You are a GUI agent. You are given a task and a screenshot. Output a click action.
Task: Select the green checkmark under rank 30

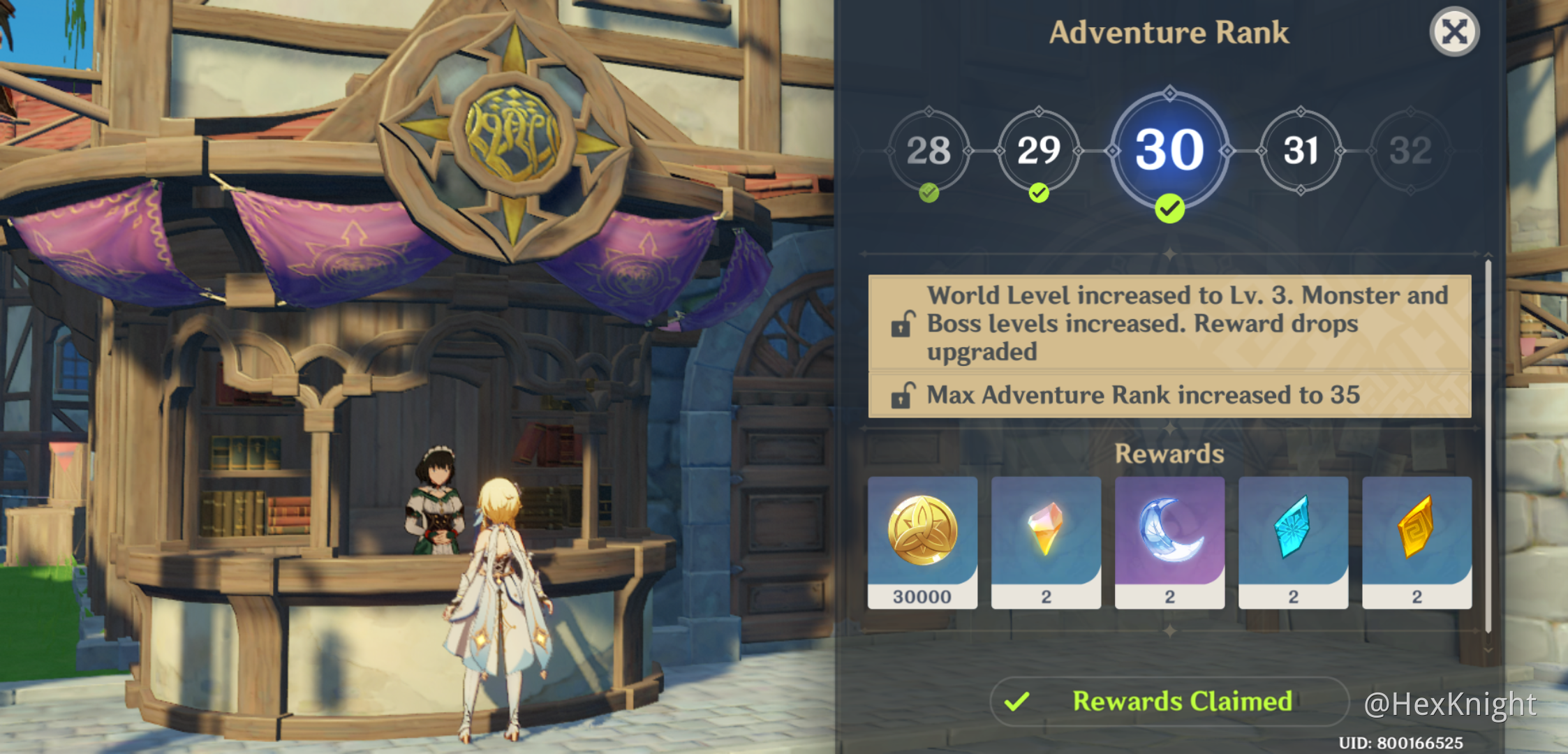pyautogui.click(x=1169, y=207)
